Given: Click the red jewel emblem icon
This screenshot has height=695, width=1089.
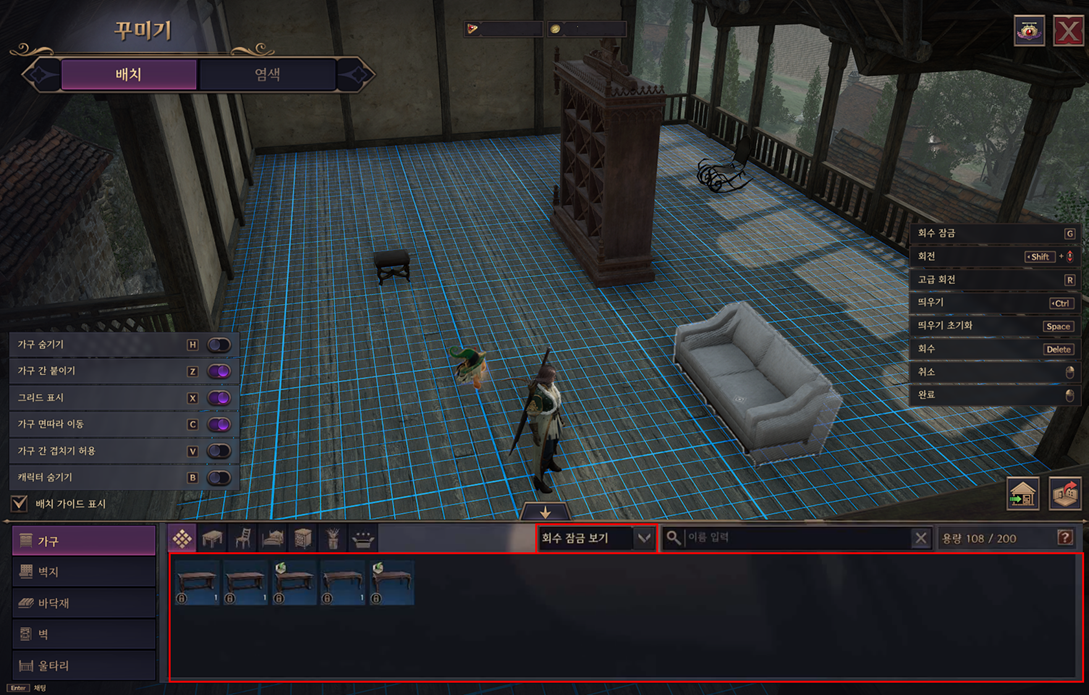Looking at the screenshot, I should [1029, 31].
